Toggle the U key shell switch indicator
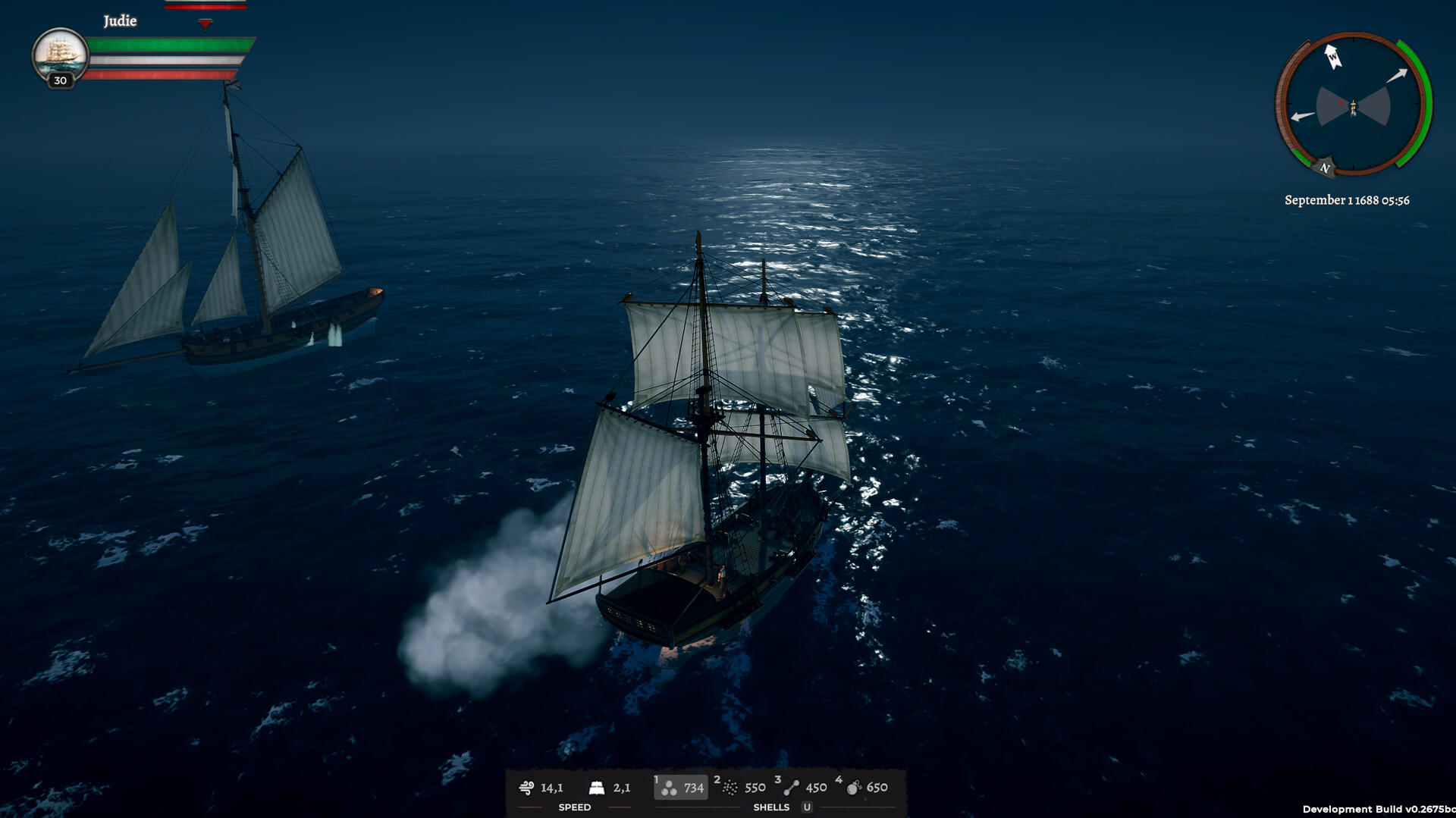Viewport: 1456px width, 818px height. tap(805, 807)
